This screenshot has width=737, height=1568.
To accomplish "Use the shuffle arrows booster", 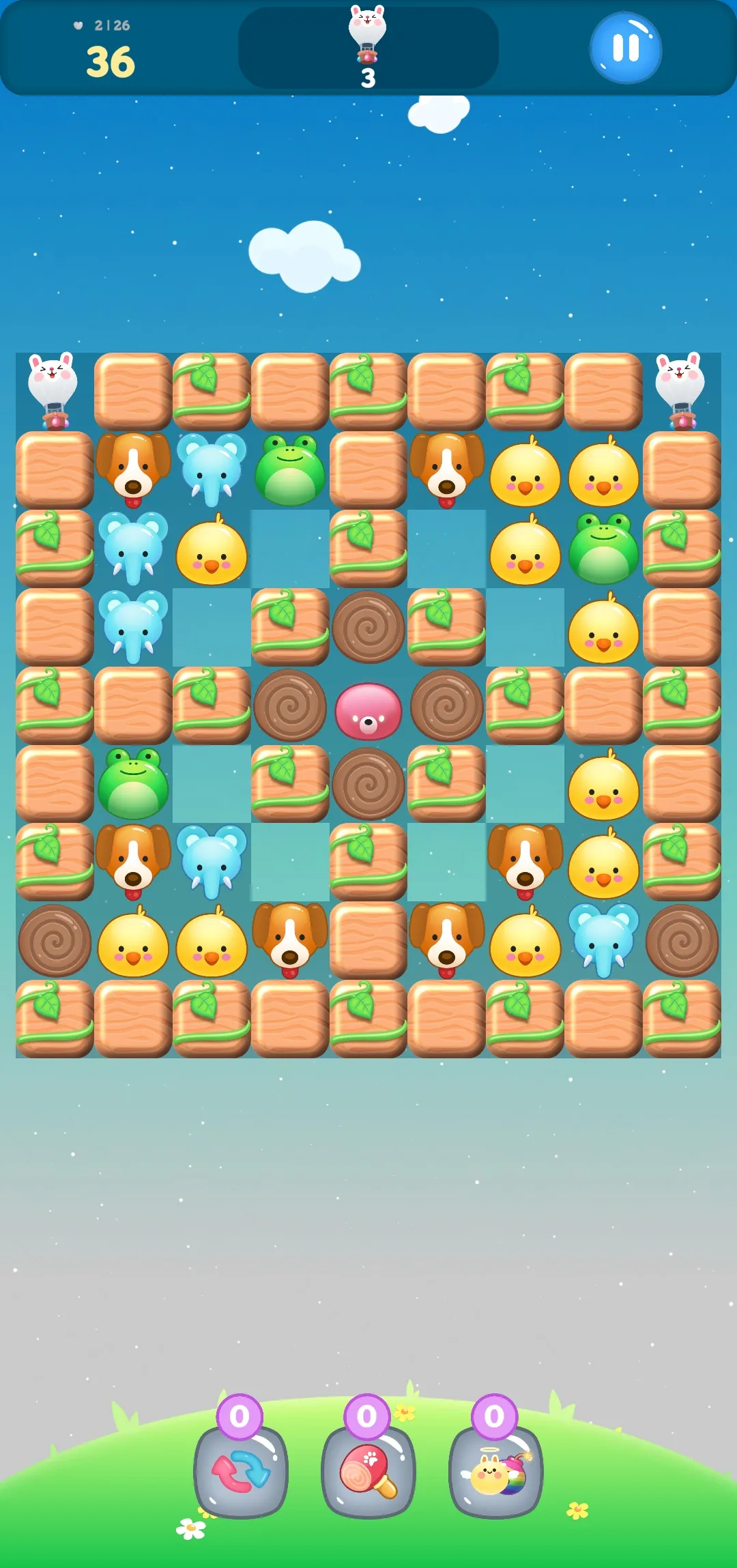I will (x=240, y=1471).
